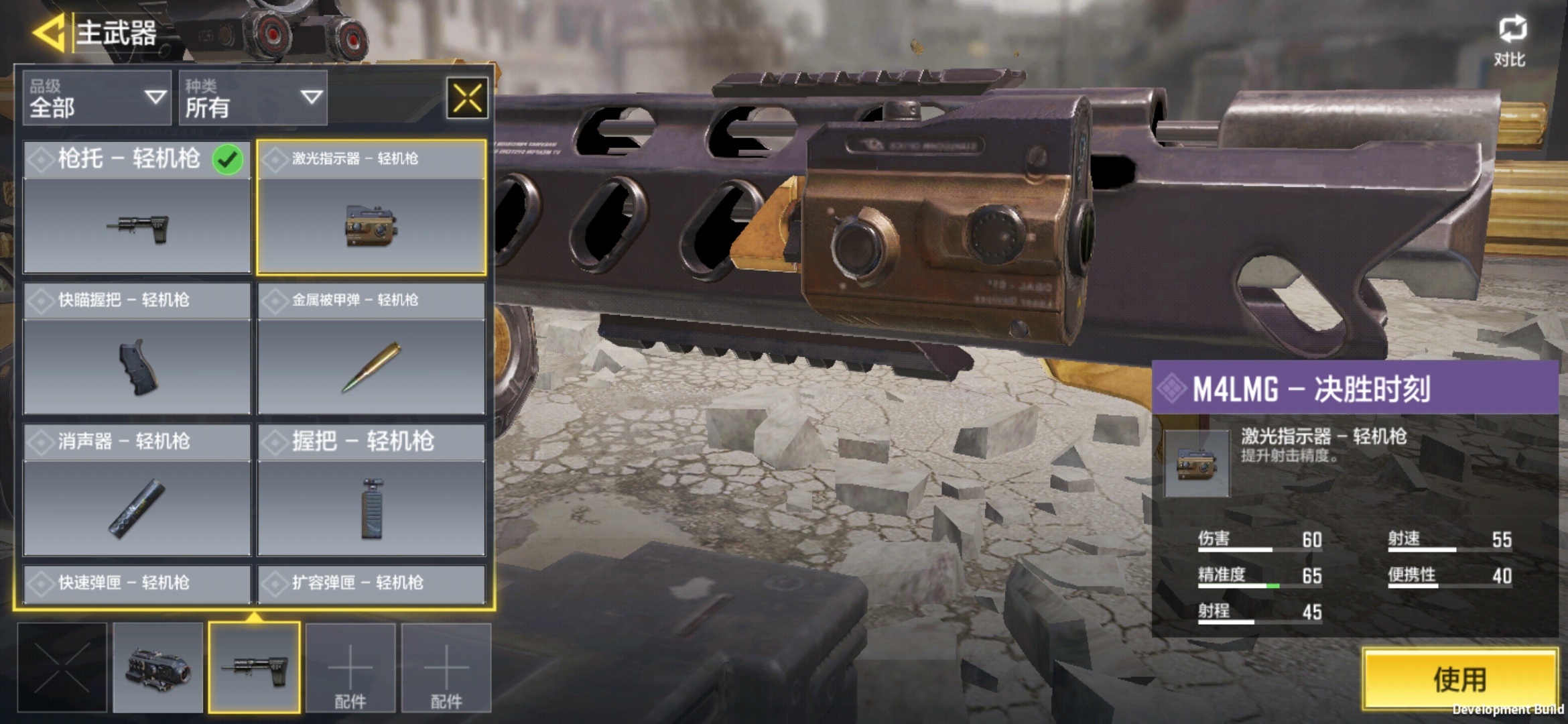Image resolution: width=1568 pixels, height=724 pixels.
Task: Open the 对比 compare view
Action: tap(1511, 42)
